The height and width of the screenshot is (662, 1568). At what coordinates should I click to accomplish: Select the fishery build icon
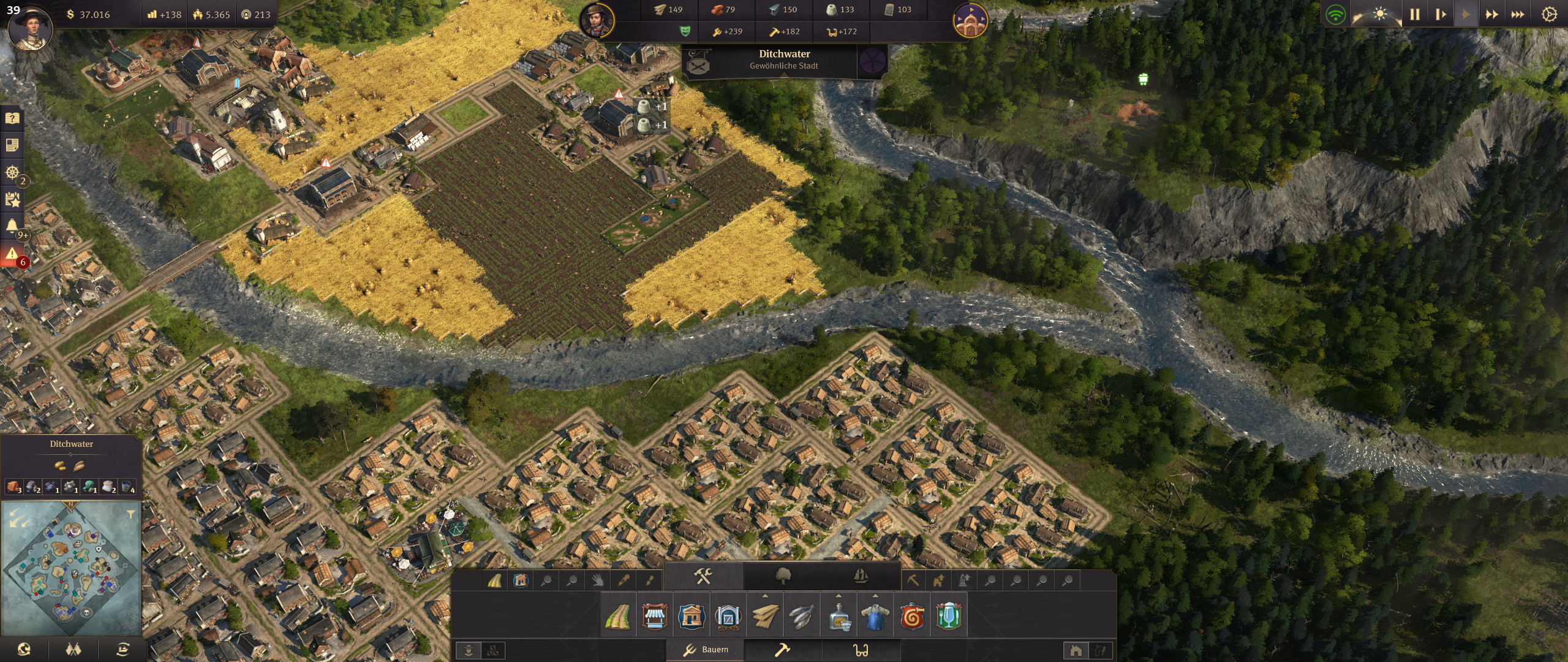point(801,618)
